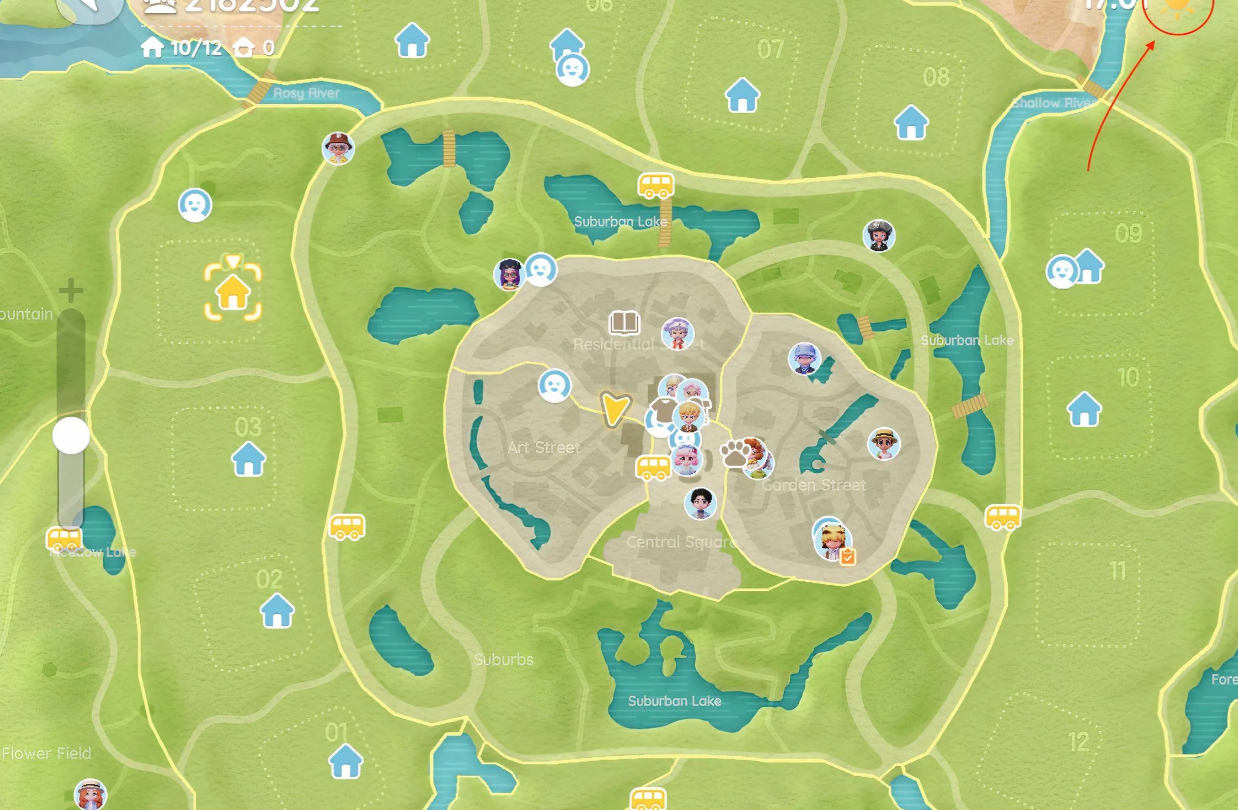Select the blue house marker at plot 10
Image resolution: width=1238 pixels, height=810 pixels.
pos(1084,408)
